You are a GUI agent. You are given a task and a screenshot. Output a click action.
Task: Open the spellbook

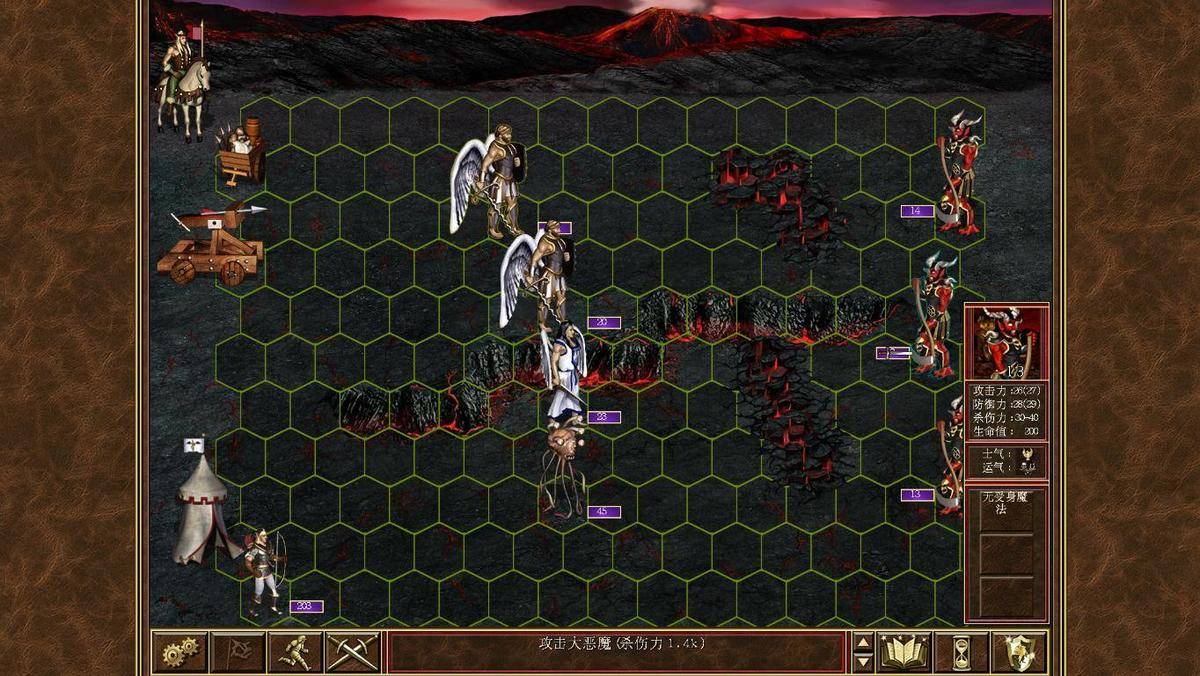[x=905, y=652]
